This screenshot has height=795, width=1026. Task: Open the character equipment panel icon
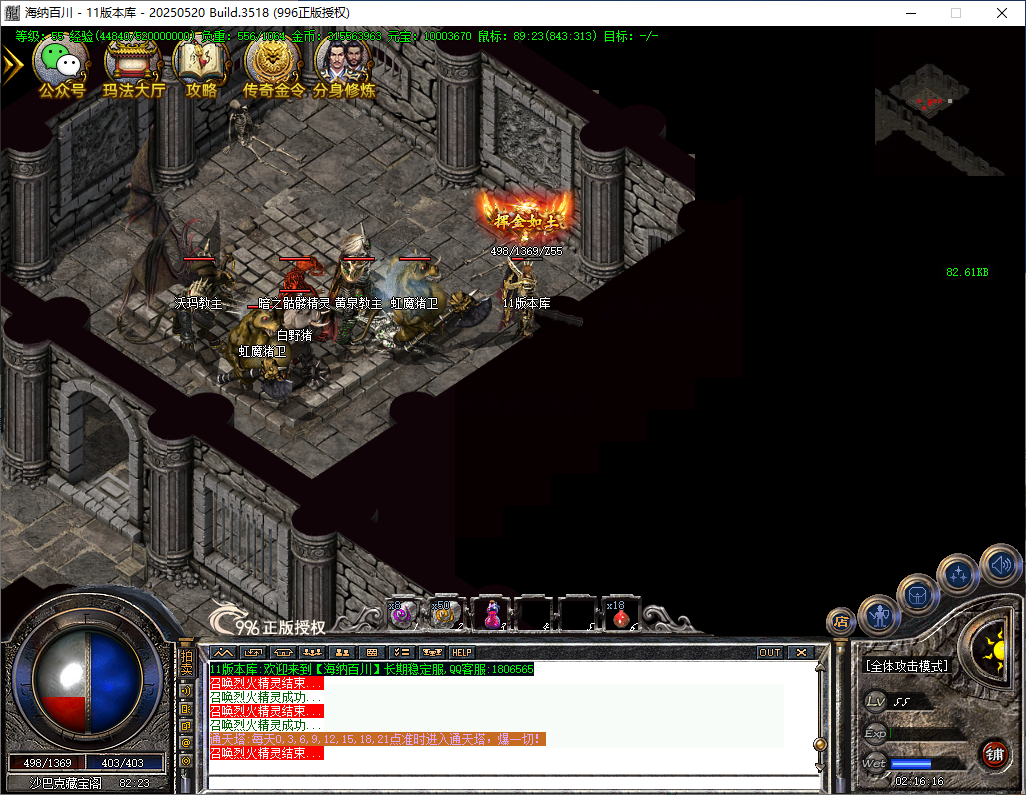[879, 615]
